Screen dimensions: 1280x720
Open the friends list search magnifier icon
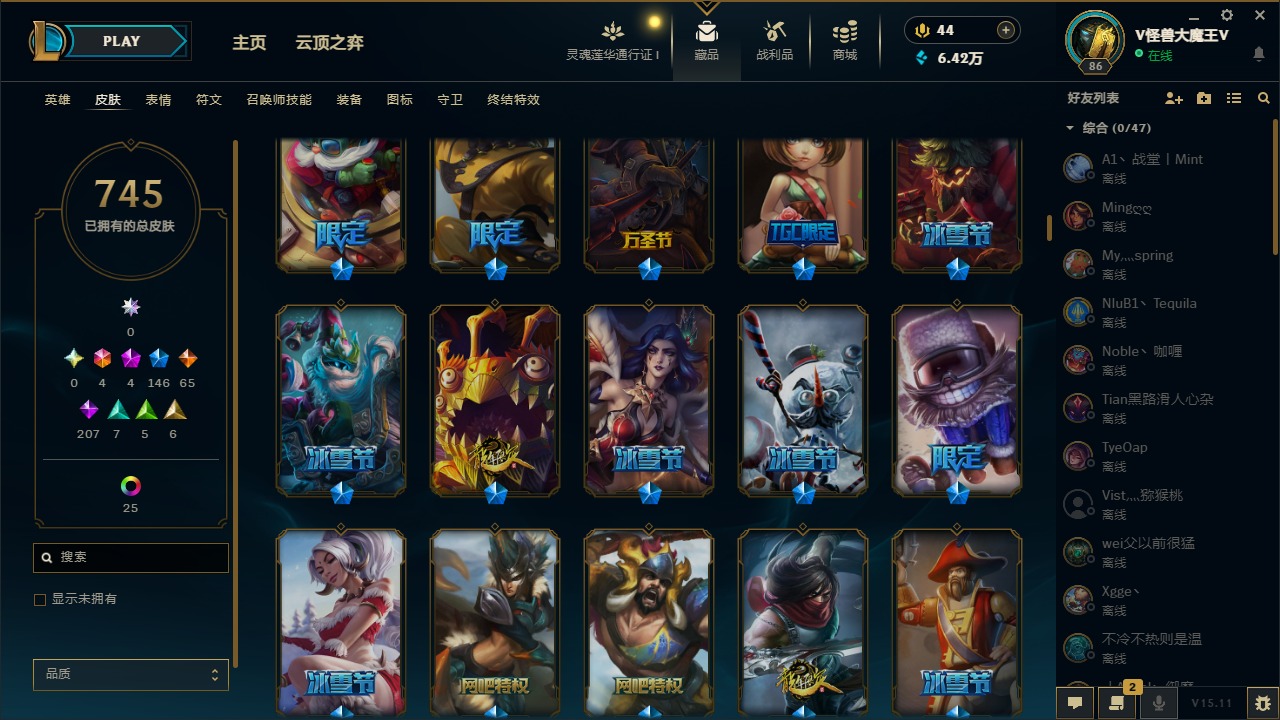tap(1263, 97)
